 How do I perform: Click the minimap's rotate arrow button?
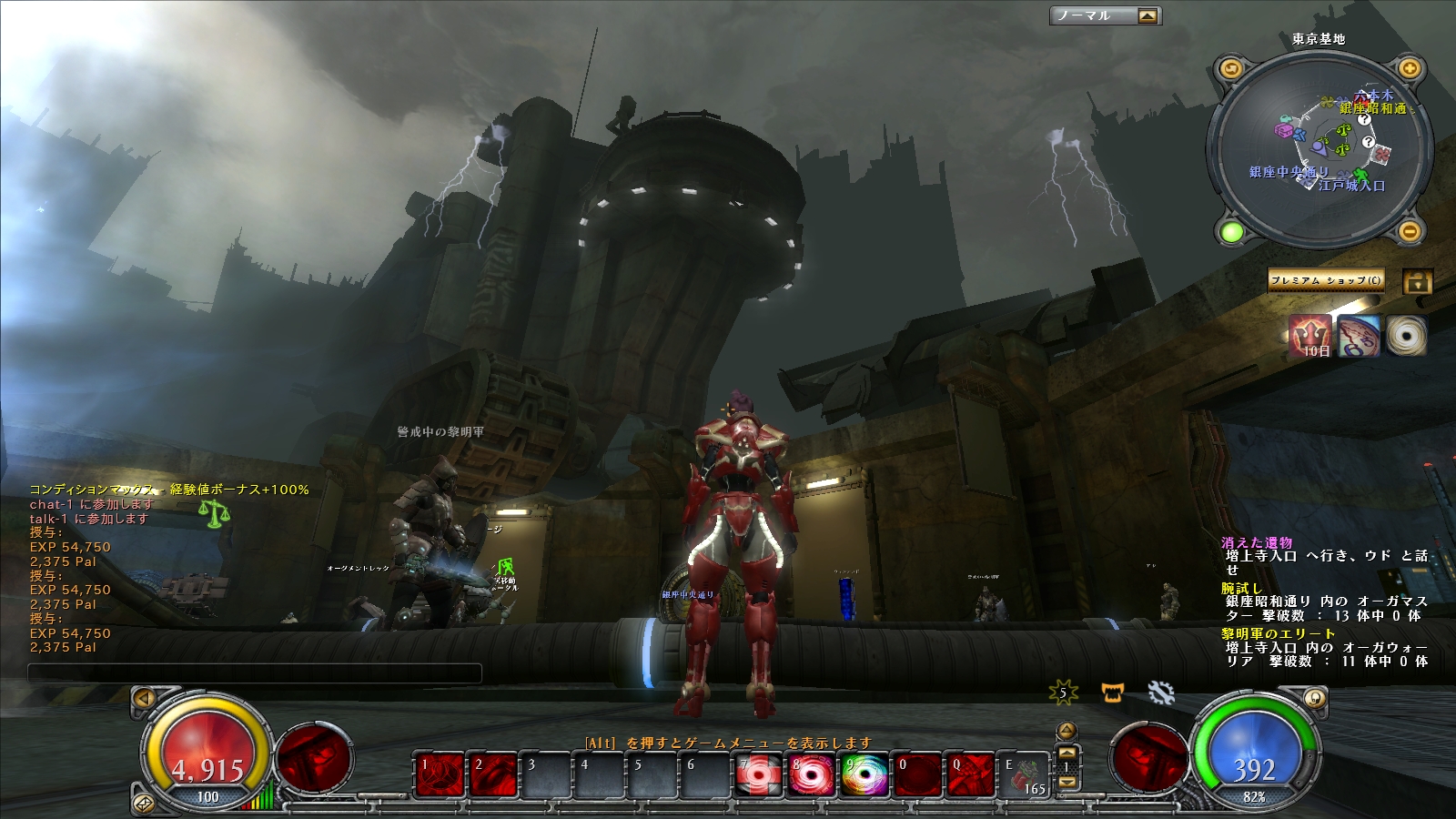(x=1231, y=68)
